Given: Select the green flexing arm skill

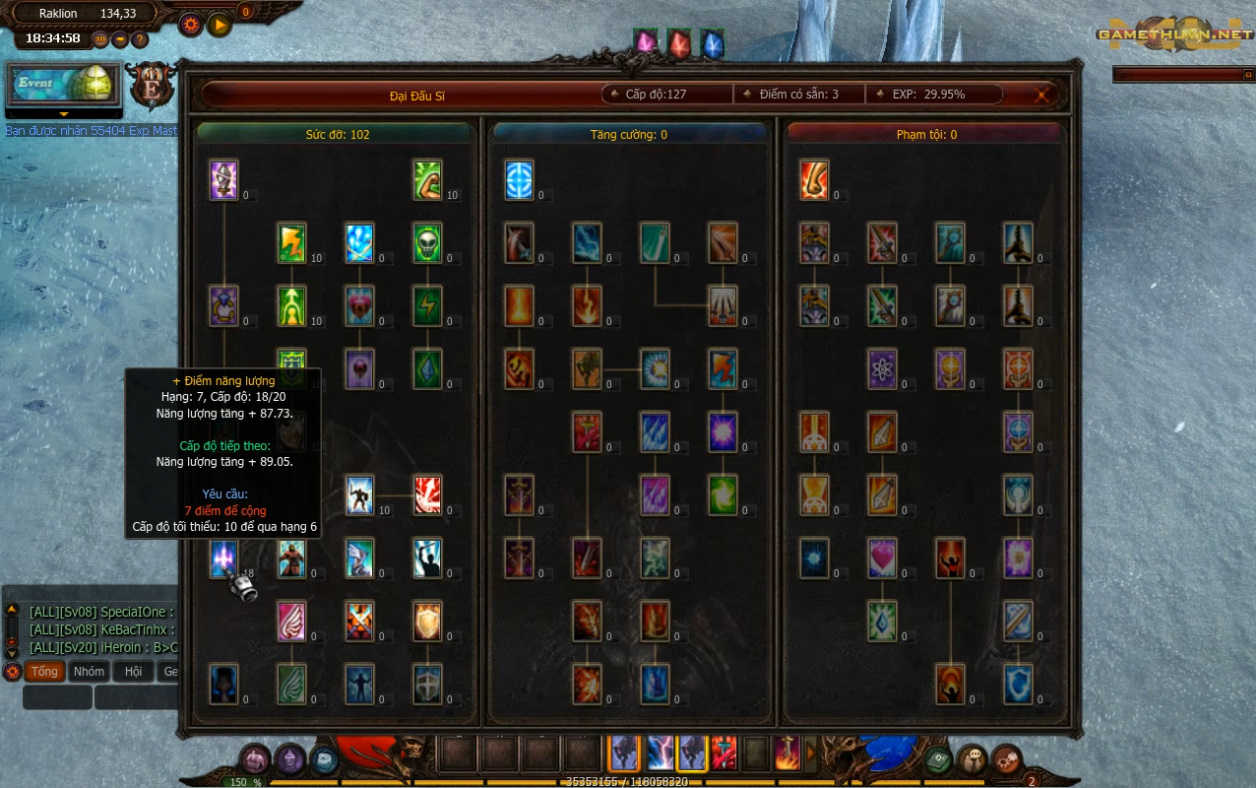Looking at the screenshot, I should tap(428, 180).
